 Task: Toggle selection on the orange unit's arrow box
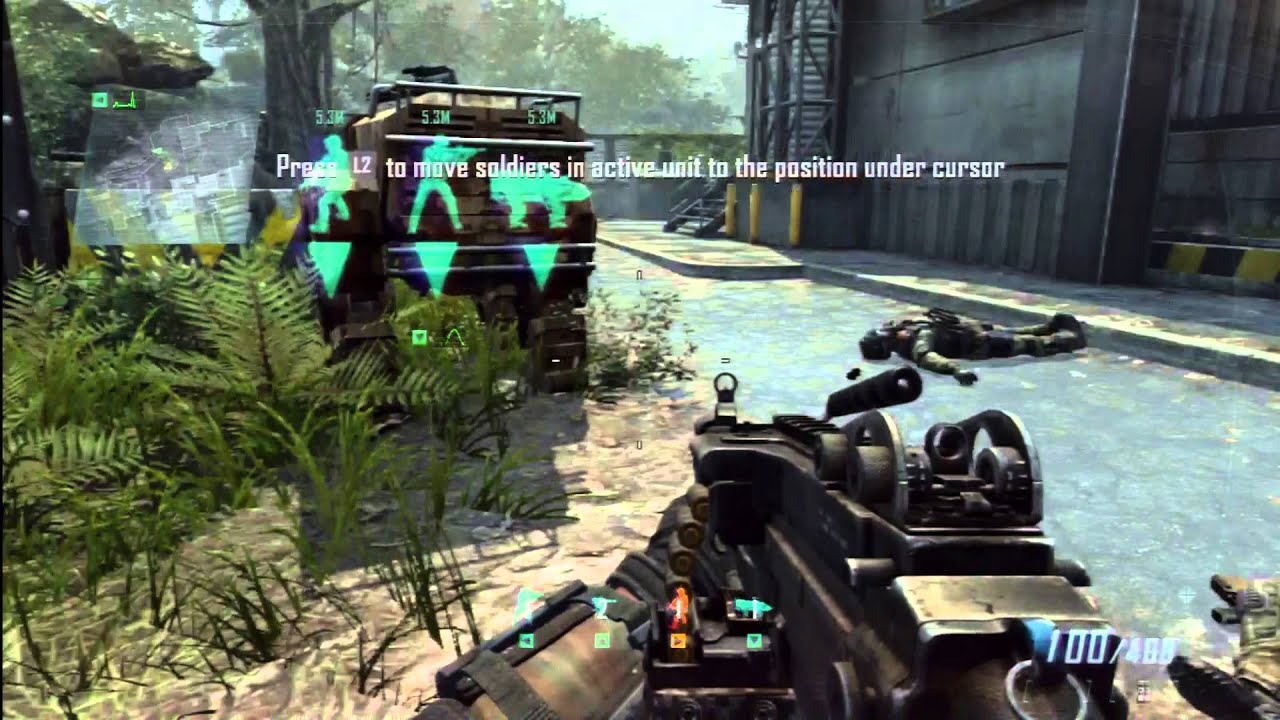(x=677, y=640)
